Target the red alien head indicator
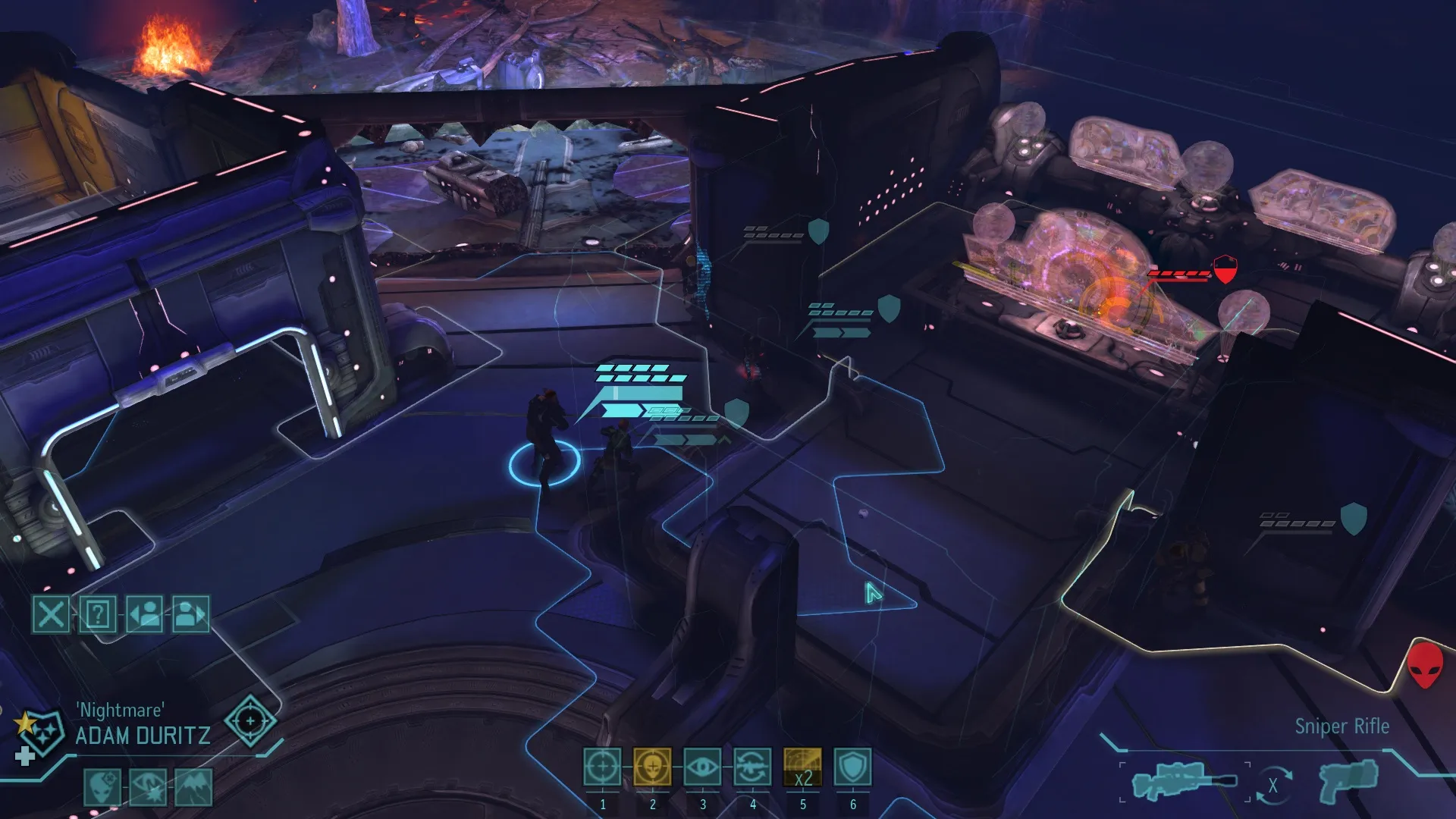1456x819 pixels. [1424, 664]
